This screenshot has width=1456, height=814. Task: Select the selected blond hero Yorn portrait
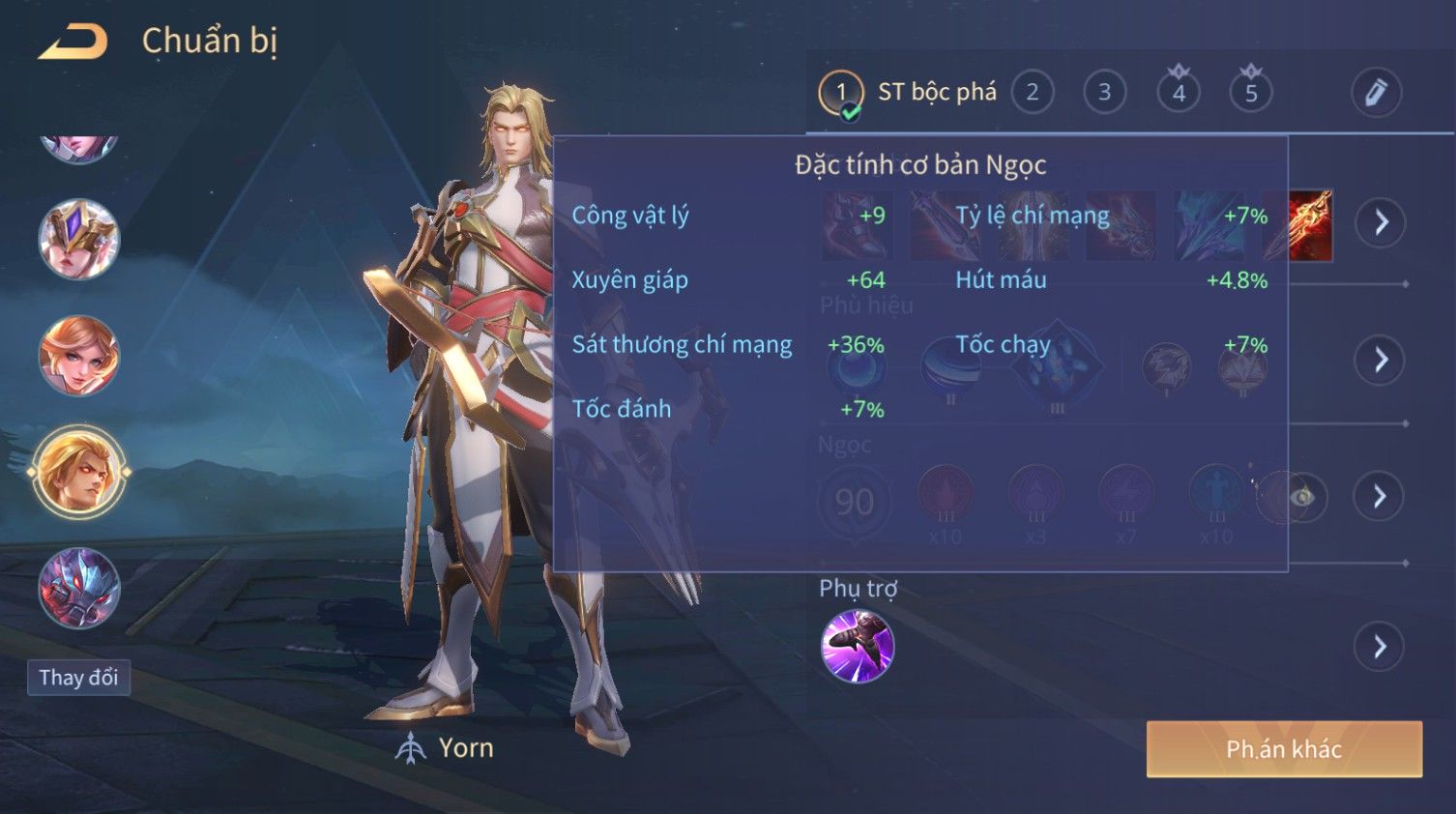click(x=79, y=472)
